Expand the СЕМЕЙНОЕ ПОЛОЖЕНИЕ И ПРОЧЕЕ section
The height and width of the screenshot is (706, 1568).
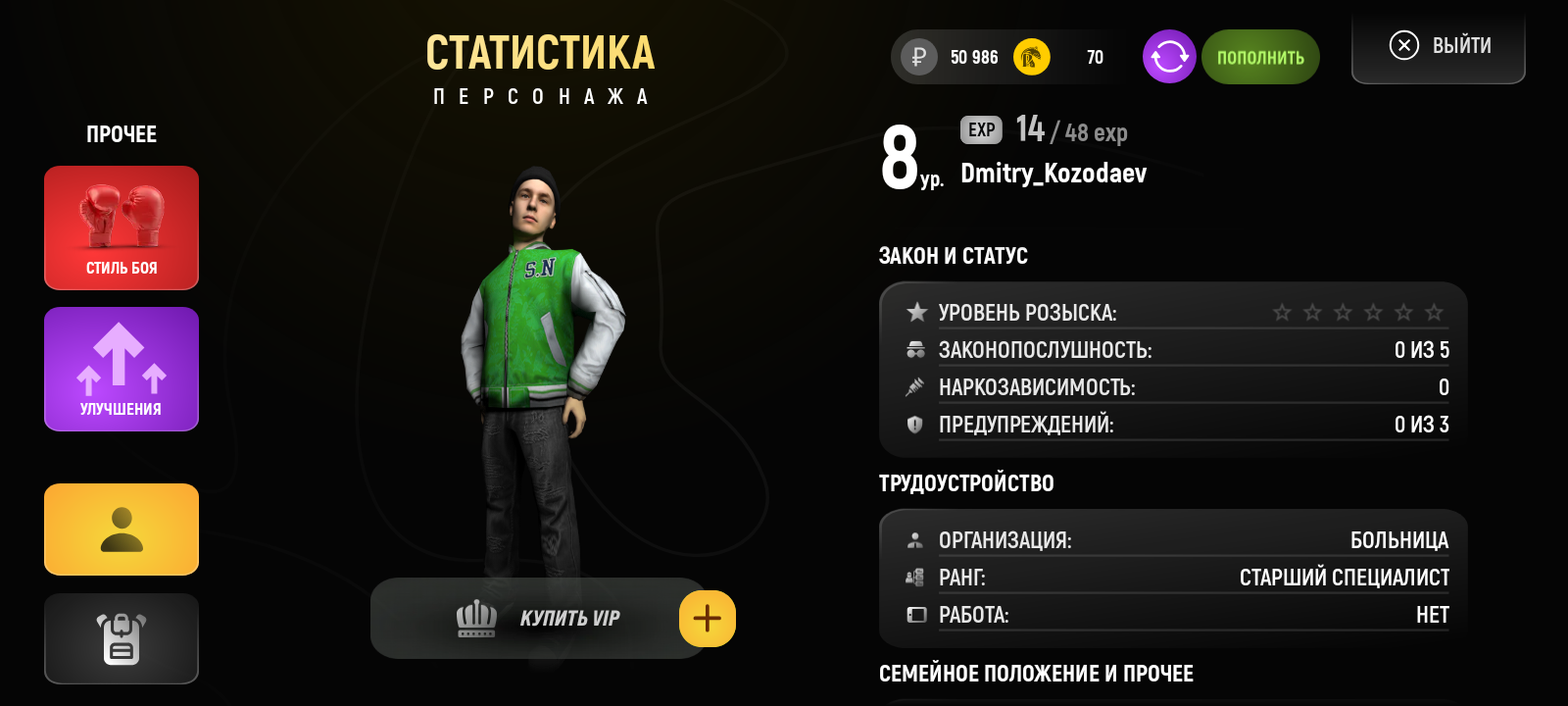click(1036, 674)
